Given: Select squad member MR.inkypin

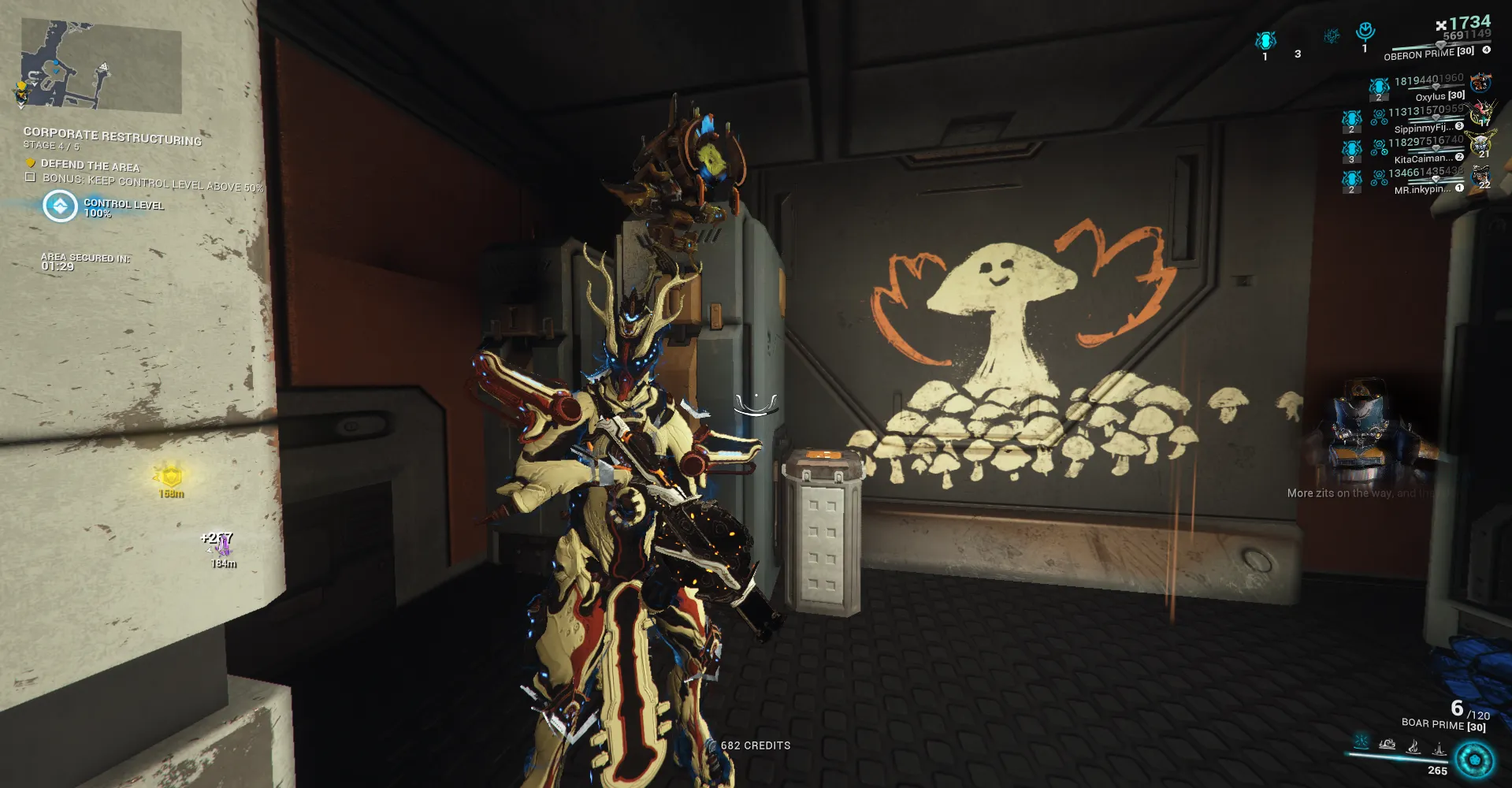Looking at the screenshot, I should (1421, 189).
